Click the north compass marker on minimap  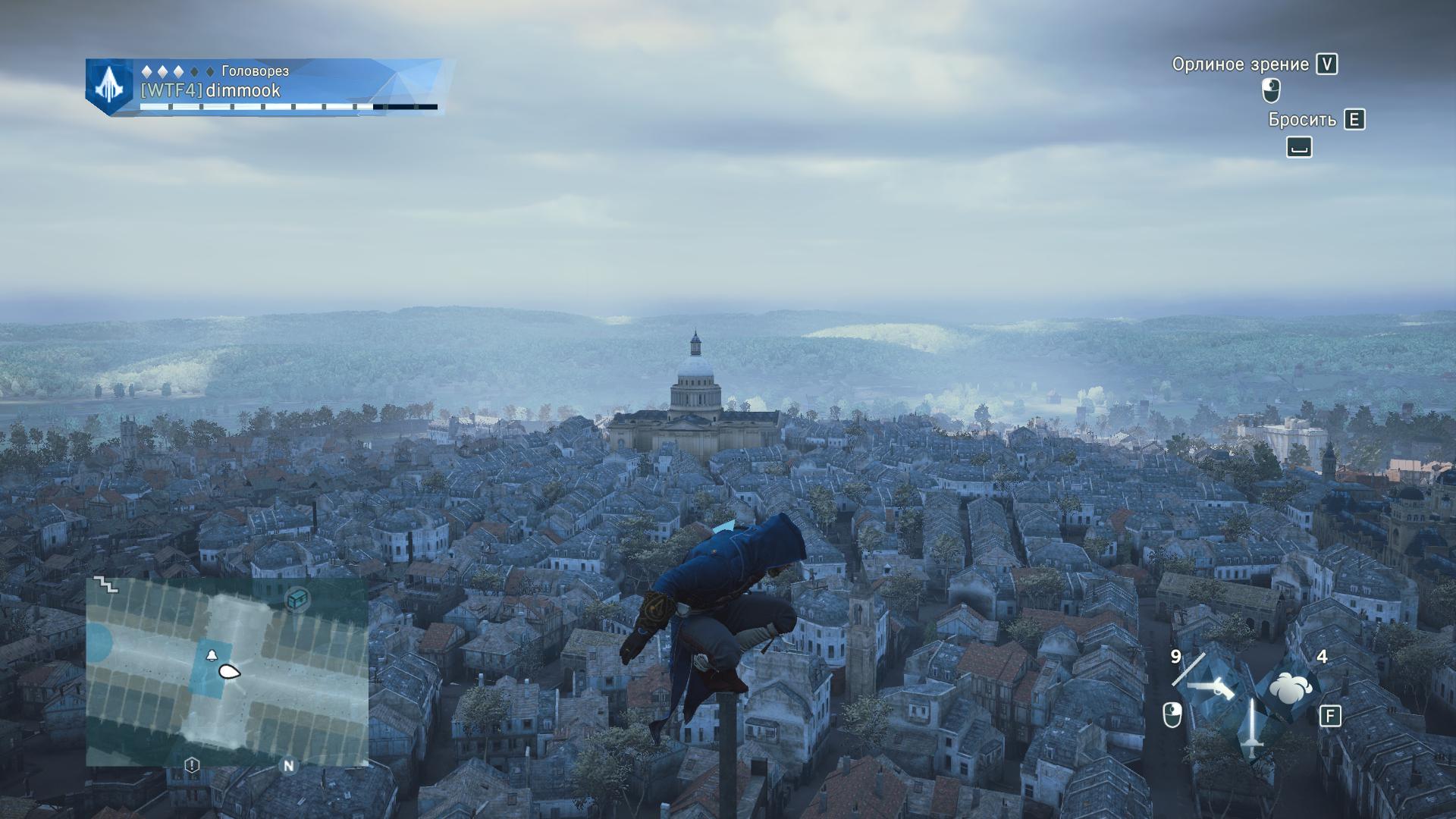pos(288,766)
